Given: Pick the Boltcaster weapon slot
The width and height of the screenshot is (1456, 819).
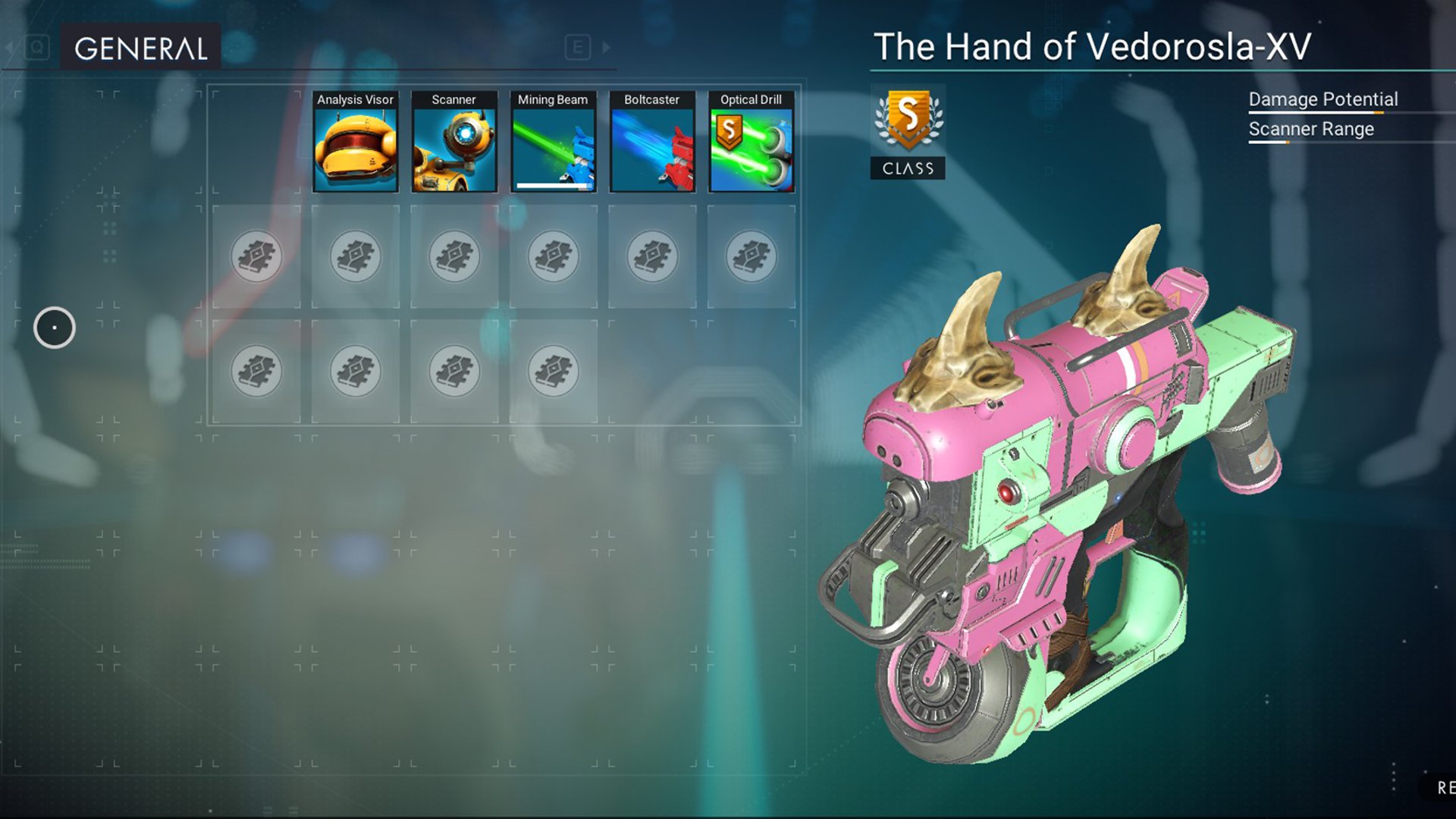Looking at the screenshot, I should click(x=652, y=143).
